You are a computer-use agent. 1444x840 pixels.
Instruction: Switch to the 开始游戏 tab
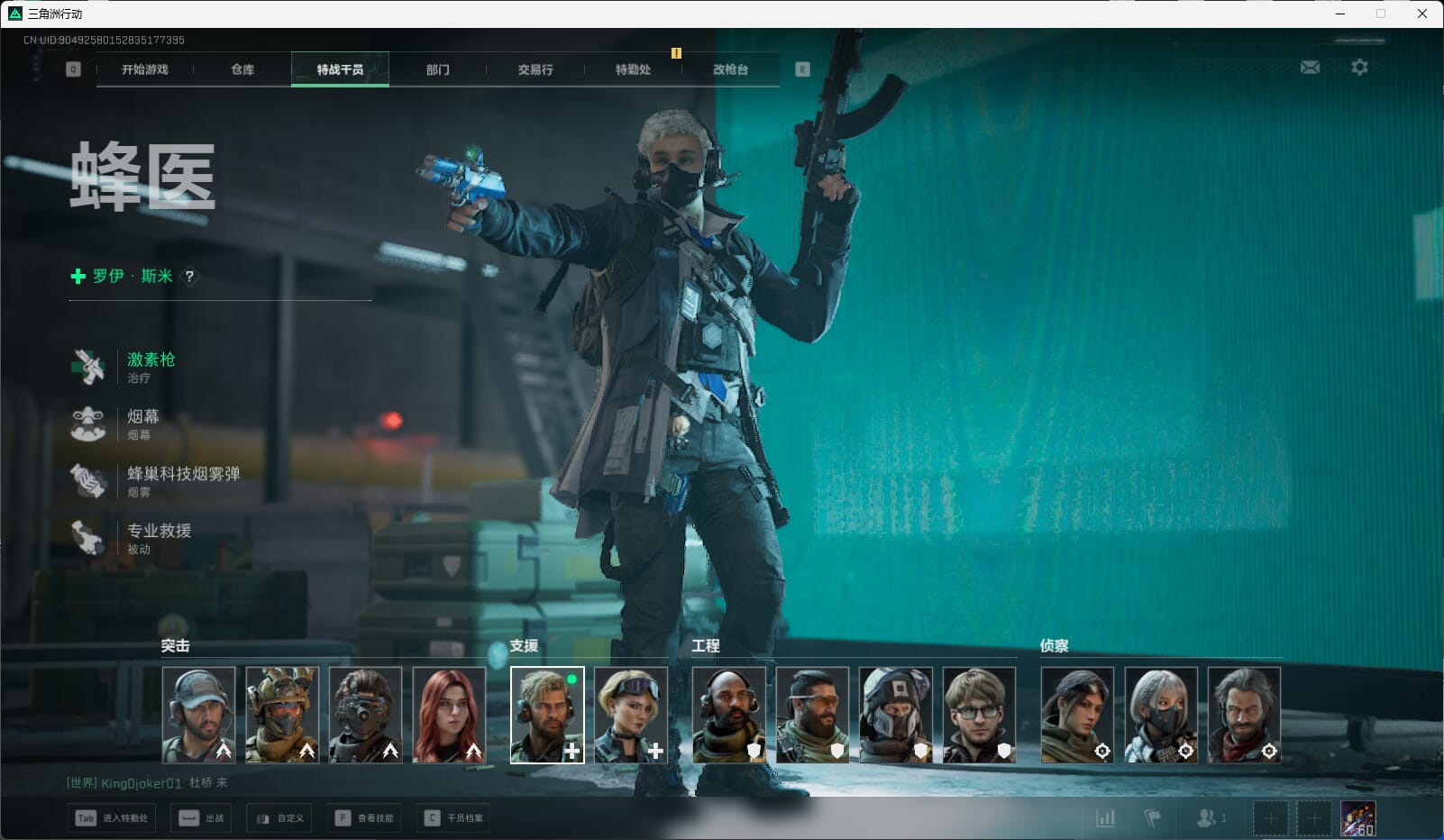click(x=145, y=69)
